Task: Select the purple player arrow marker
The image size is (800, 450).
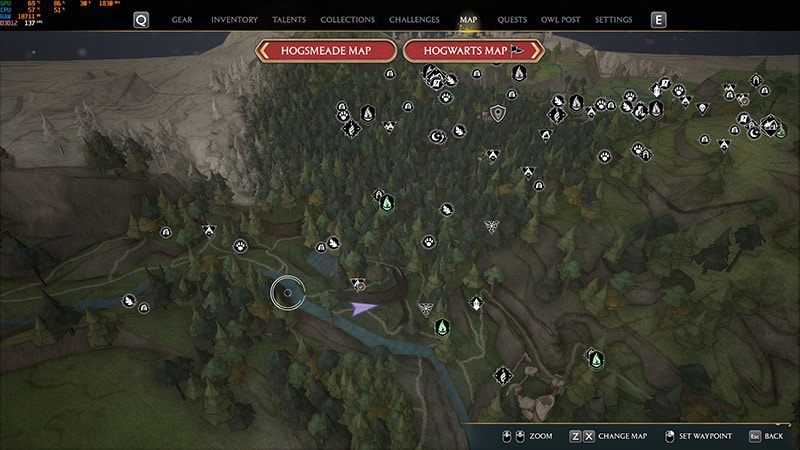Action: tap(363, 309)
